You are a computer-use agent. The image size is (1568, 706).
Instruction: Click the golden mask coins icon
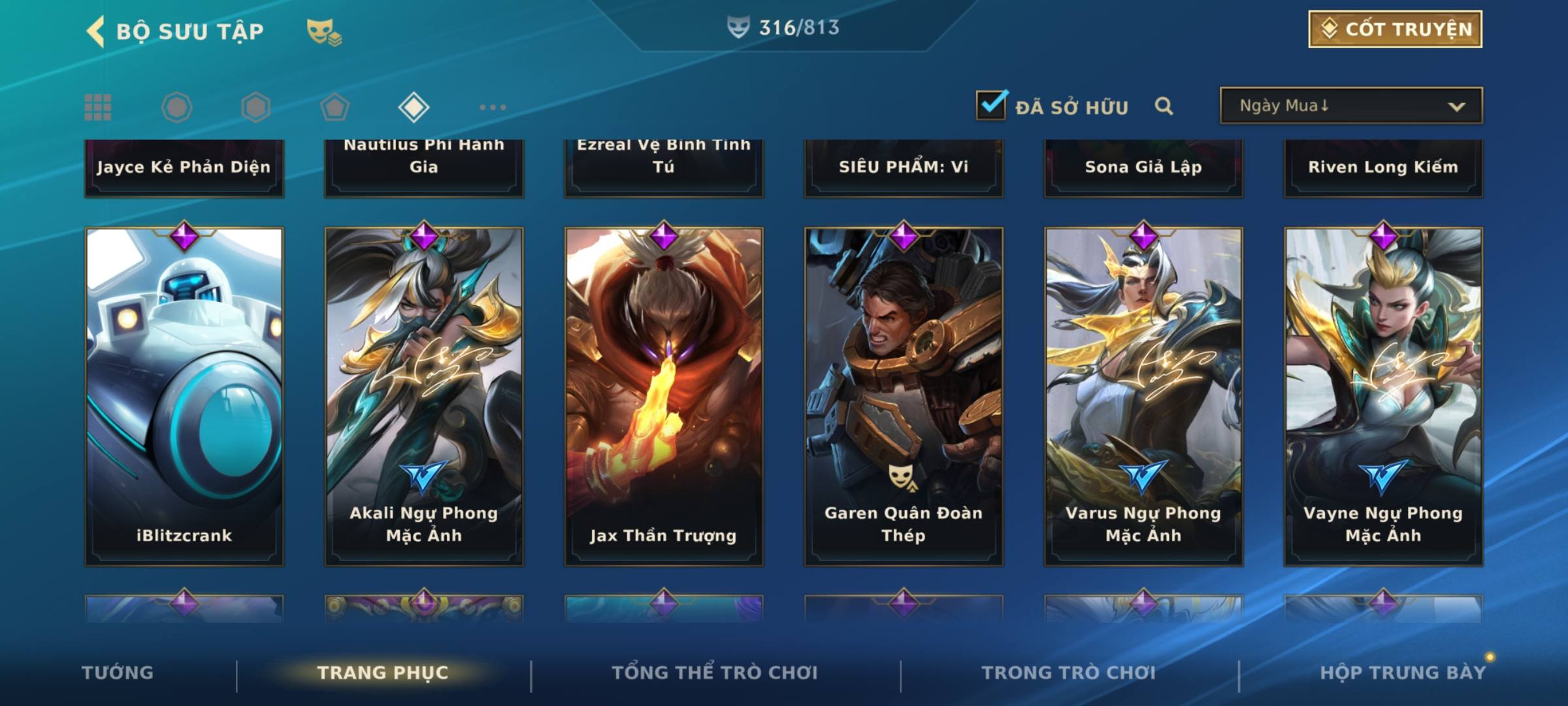323,31
